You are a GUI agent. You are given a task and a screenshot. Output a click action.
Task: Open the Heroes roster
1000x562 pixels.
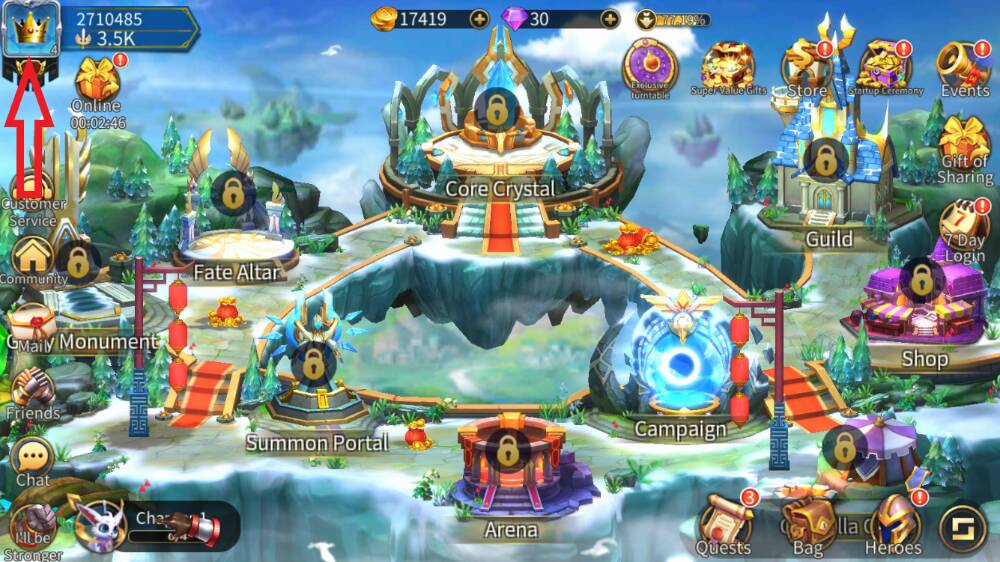click(x=893, y=522)
